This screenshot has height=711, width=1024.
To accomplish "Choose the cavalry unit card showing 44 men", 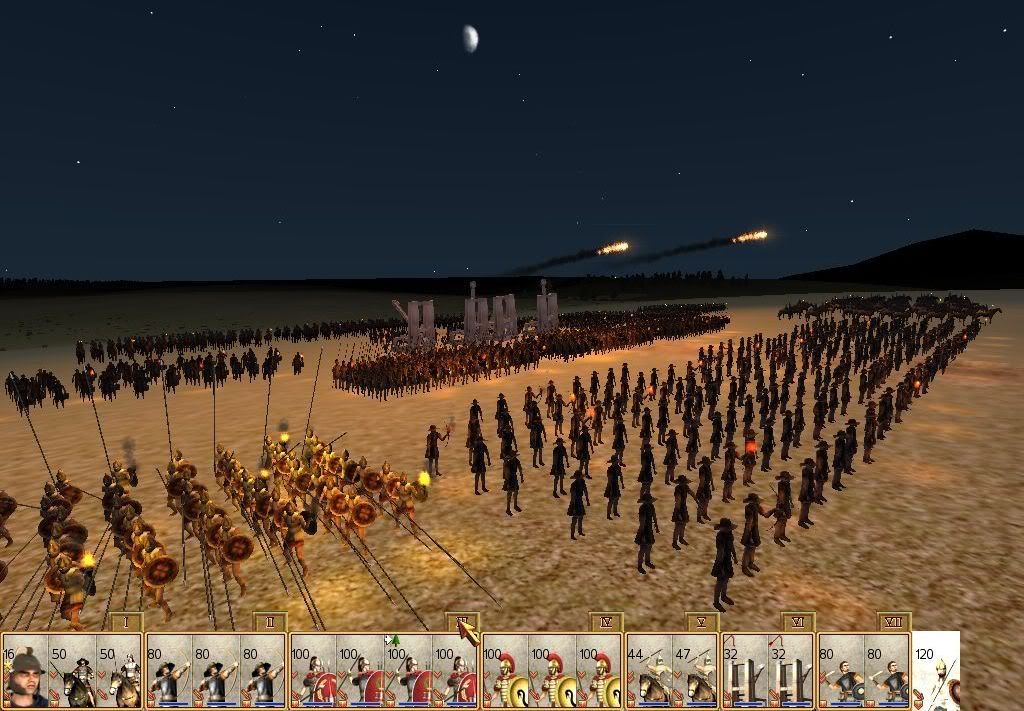I will click(x=649, y=672).
